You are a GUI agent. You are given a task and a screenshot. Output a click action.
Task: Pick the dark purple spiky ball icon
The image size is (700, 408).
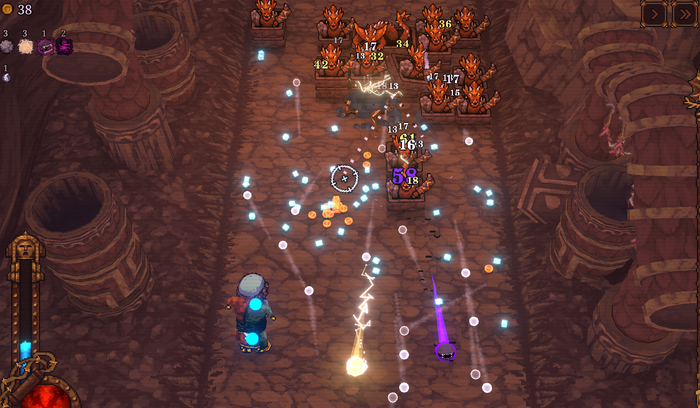tap(64, 46)
